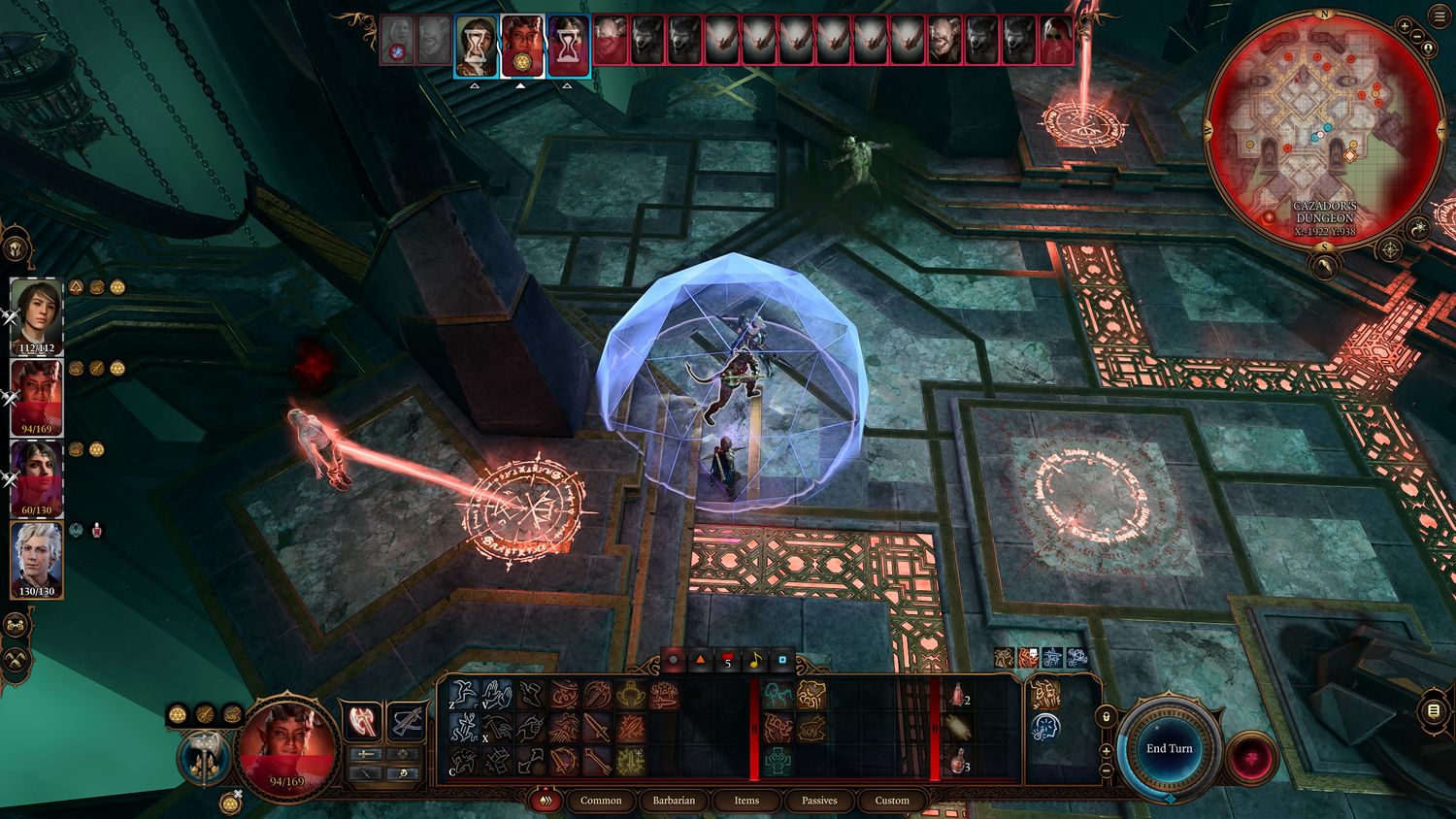Click the active red tiefling turn-order portrait
Screen dimensions: 1456x819
pos(522,46)
